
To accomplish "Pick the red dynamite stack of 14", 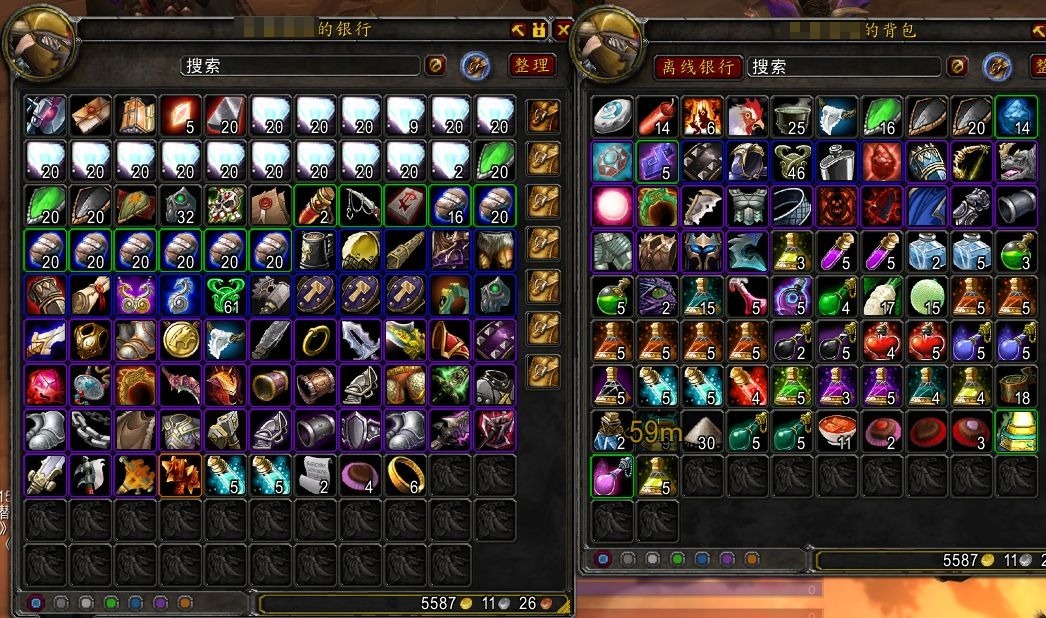I will click(x=656, y=116).
